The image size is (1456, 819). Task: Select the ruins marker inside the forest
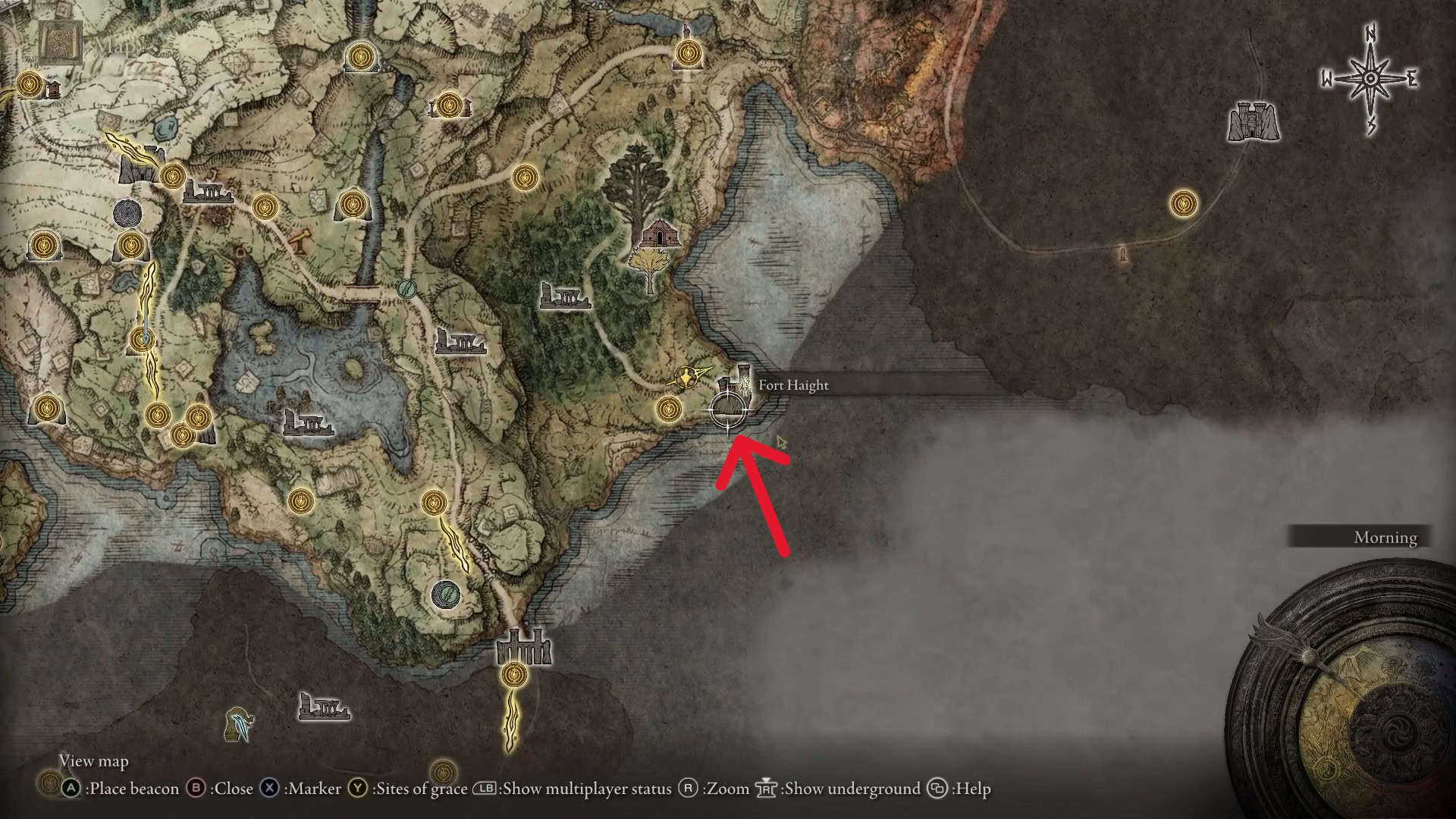pos(565,295)
